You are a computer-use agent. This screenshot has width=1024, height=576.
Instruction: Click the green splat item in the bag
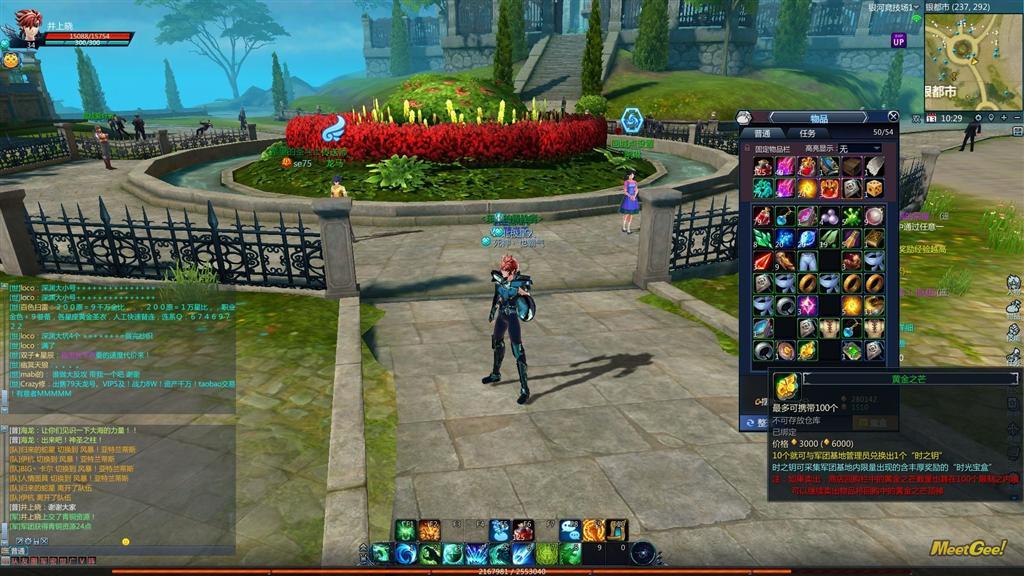[851, 216]
